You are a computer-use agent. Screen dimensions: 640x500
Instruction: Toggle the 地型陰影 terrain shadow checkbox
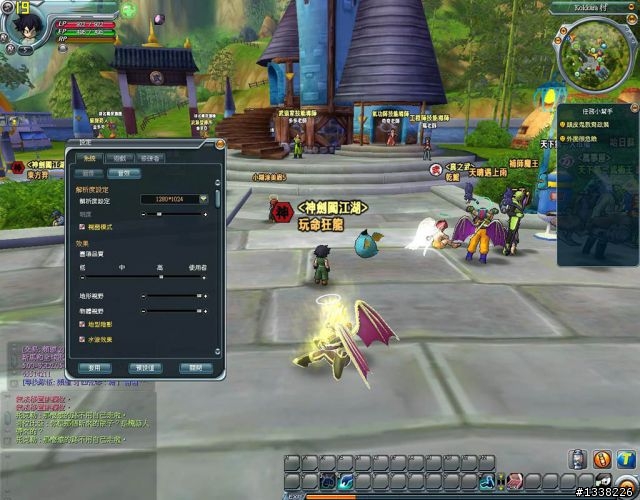pyautogui.click(x=80, y=325)
